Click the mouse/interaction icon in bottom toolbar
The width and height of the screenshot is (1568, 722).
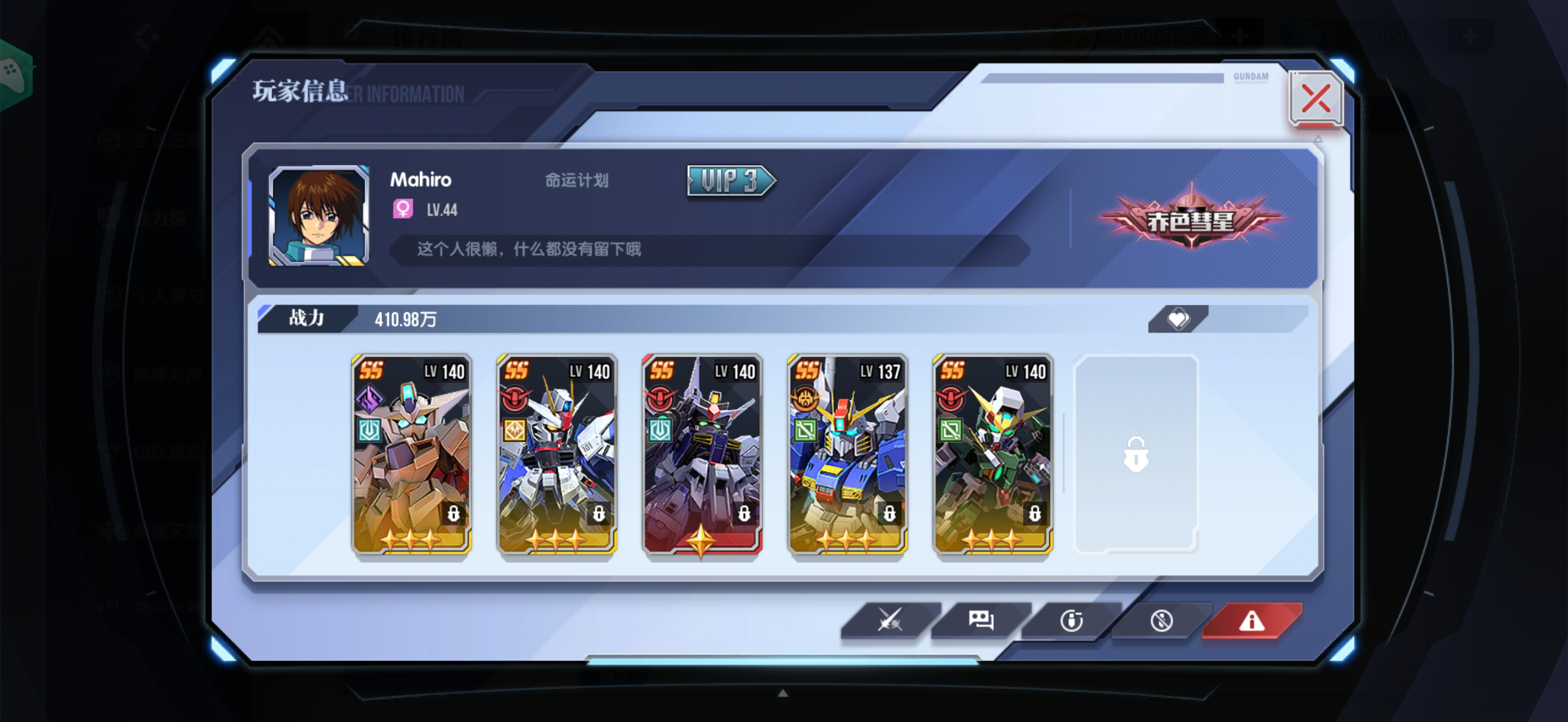[x=1070, y=620]
